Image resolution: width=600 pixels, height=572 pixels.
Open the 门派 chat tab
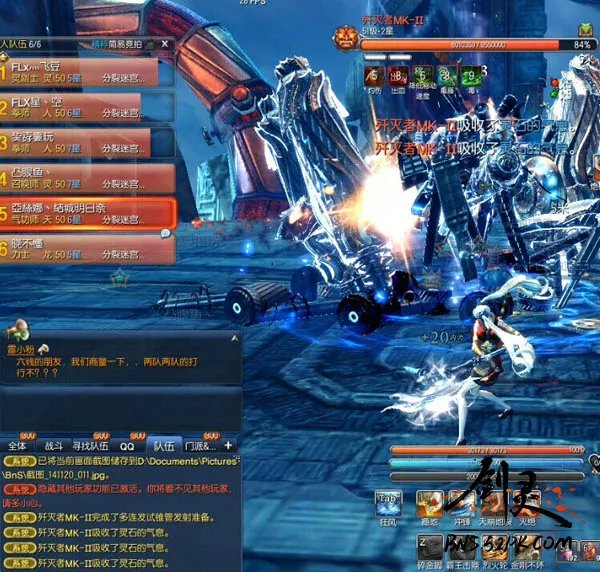pyautogui.click(x=199, y=445)
